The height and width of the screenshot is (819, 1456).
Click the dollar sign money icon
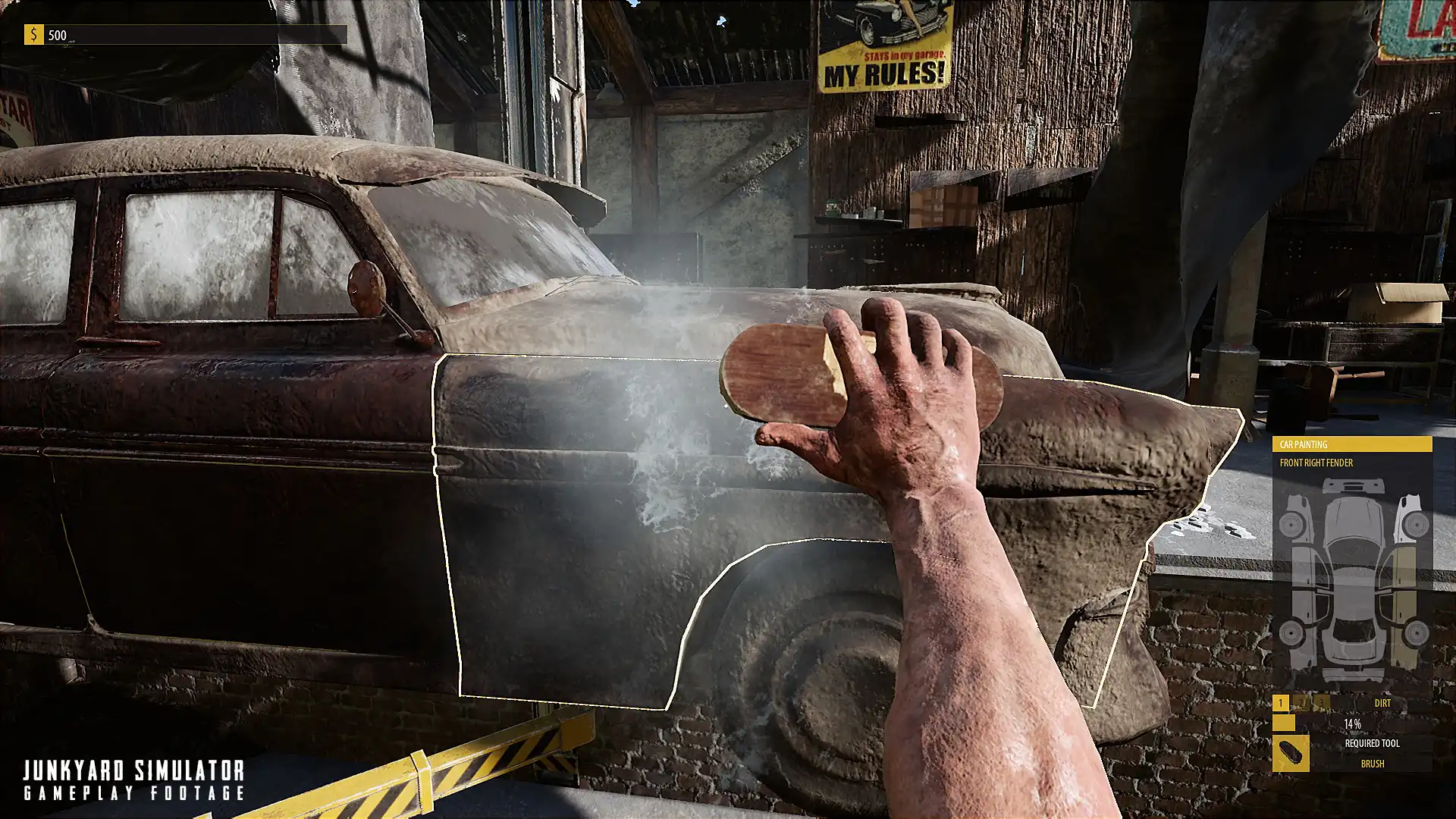click(33, 34)
